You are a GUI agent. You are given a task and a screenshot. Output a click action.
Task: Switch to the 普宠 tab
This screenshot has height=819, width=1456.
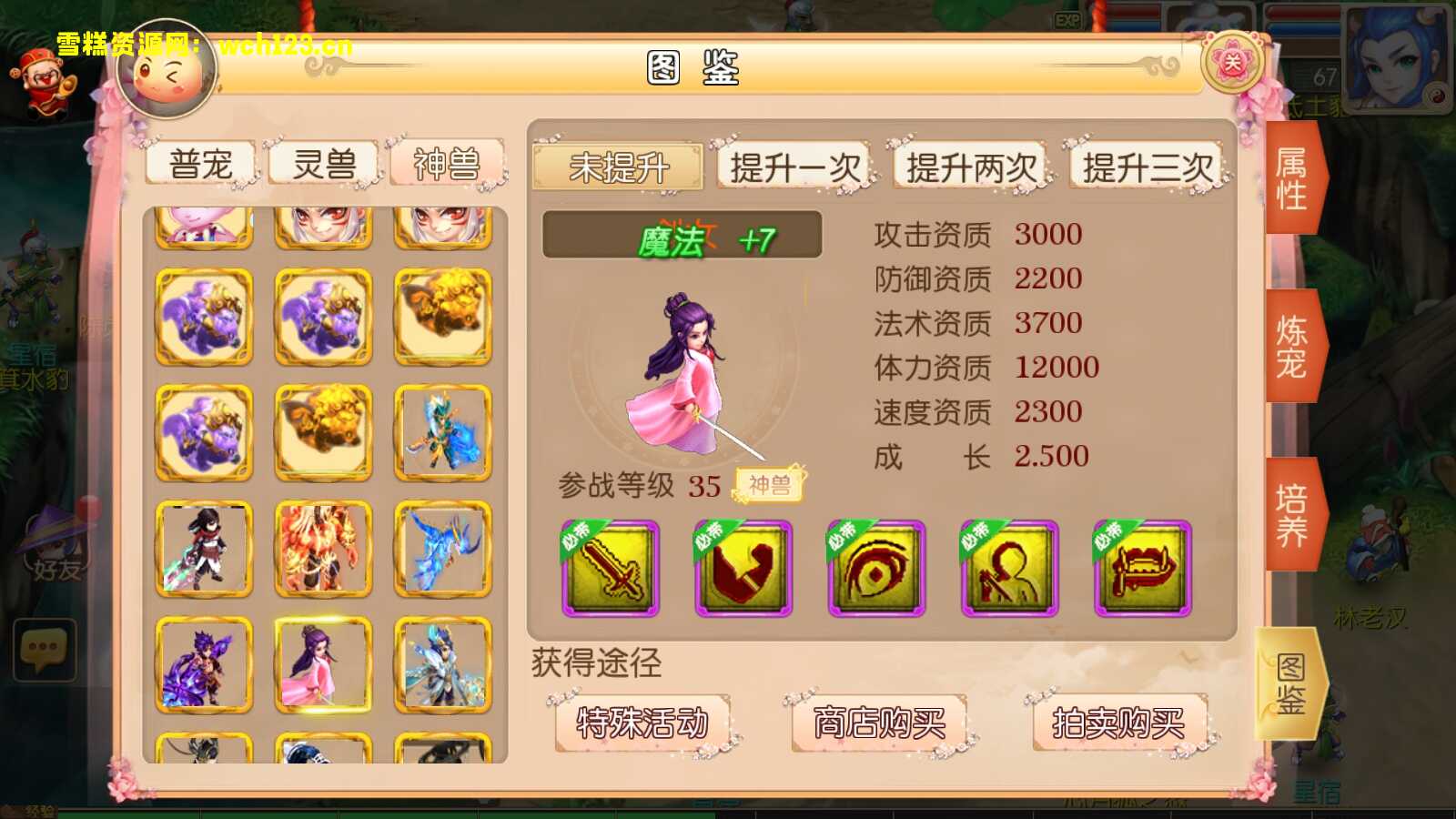pyautogui.click(x=200, y=164)
